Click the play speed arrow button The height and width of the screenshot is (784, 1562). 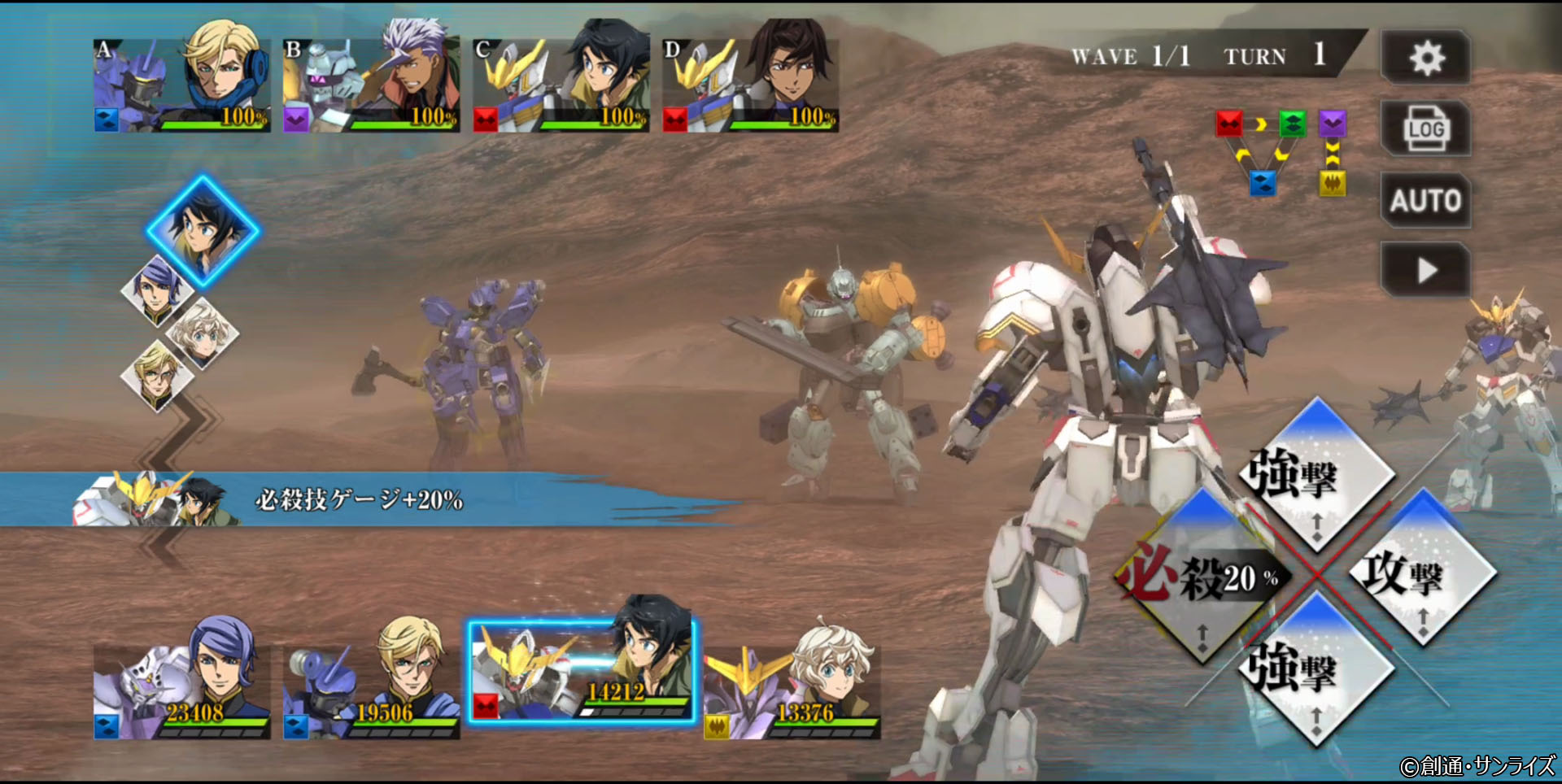click(x=1425, y=270)
